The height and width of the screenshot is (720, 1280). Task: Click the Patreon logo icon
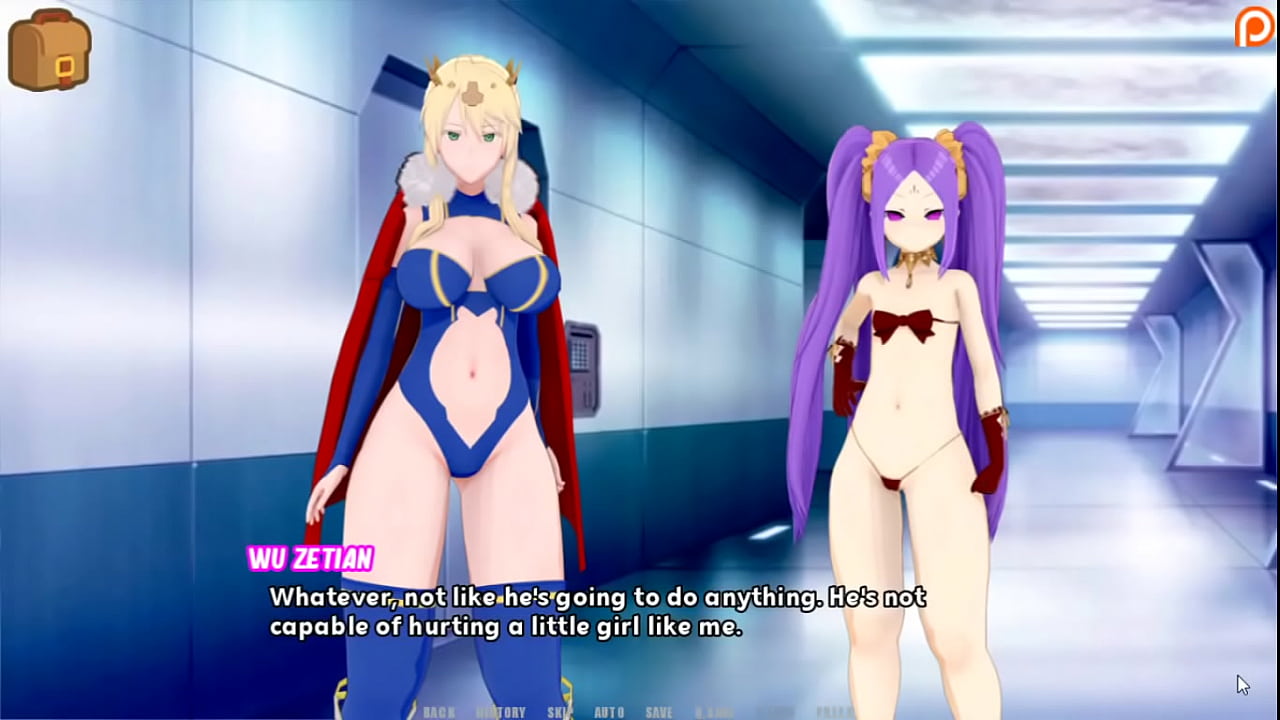coord(1254,27)
